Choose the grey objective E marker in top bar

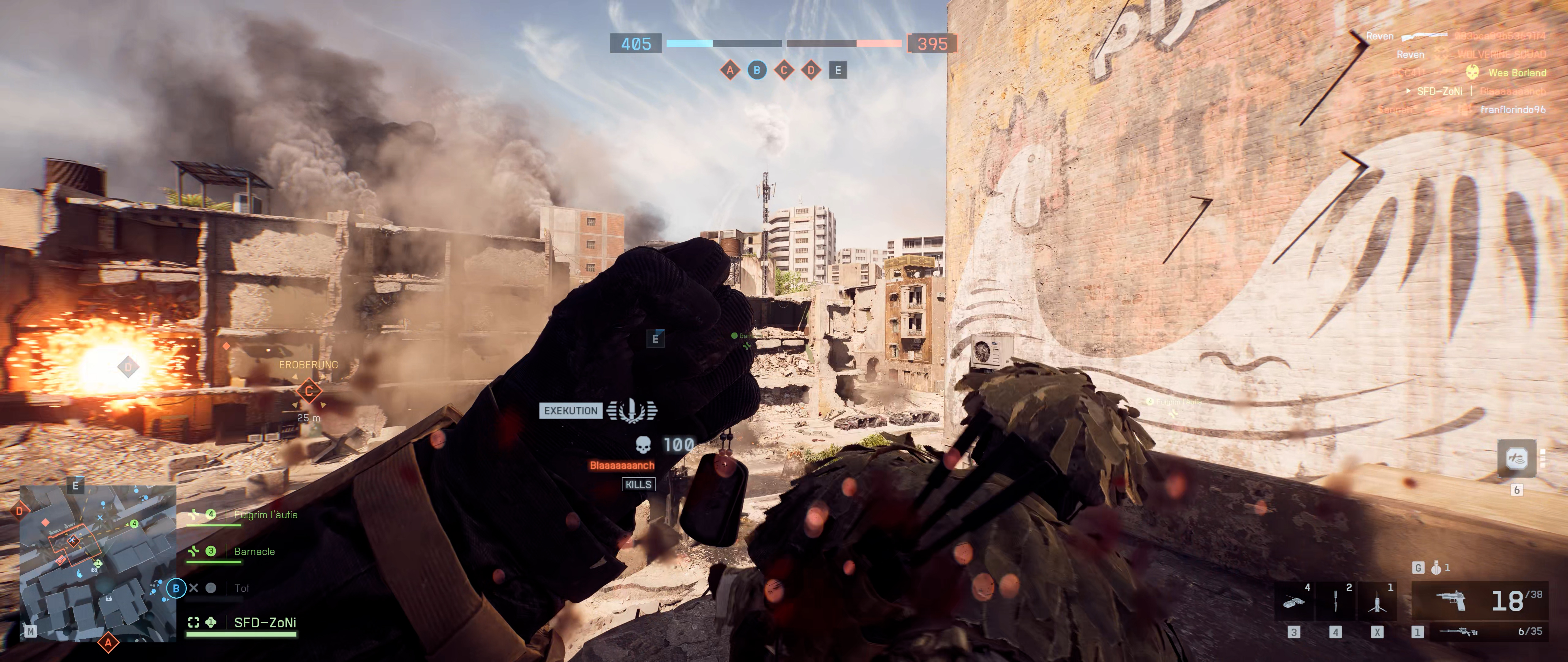[838, 70]
